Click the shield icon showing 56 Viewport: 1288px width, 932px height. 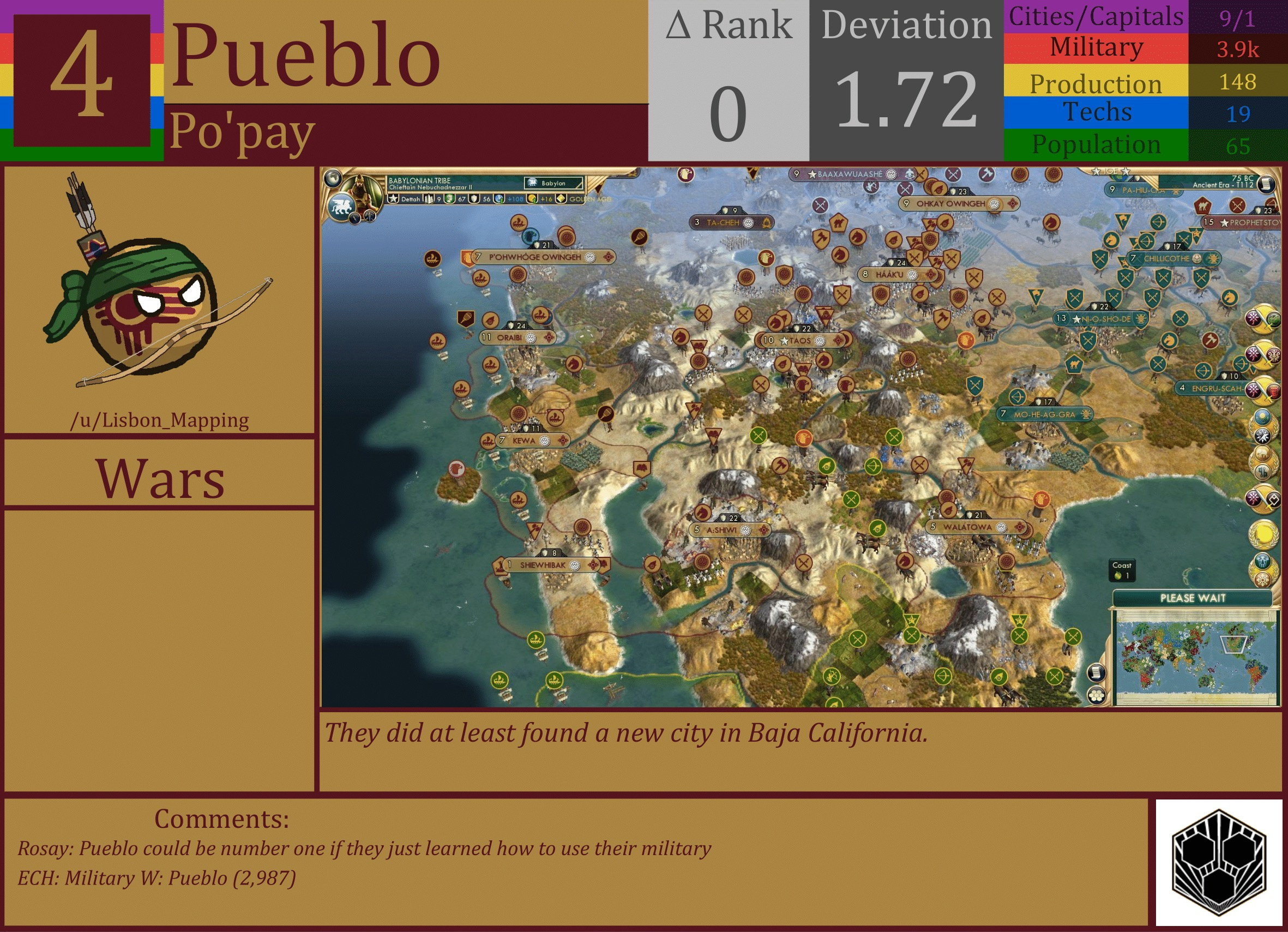tap(474, 200)
